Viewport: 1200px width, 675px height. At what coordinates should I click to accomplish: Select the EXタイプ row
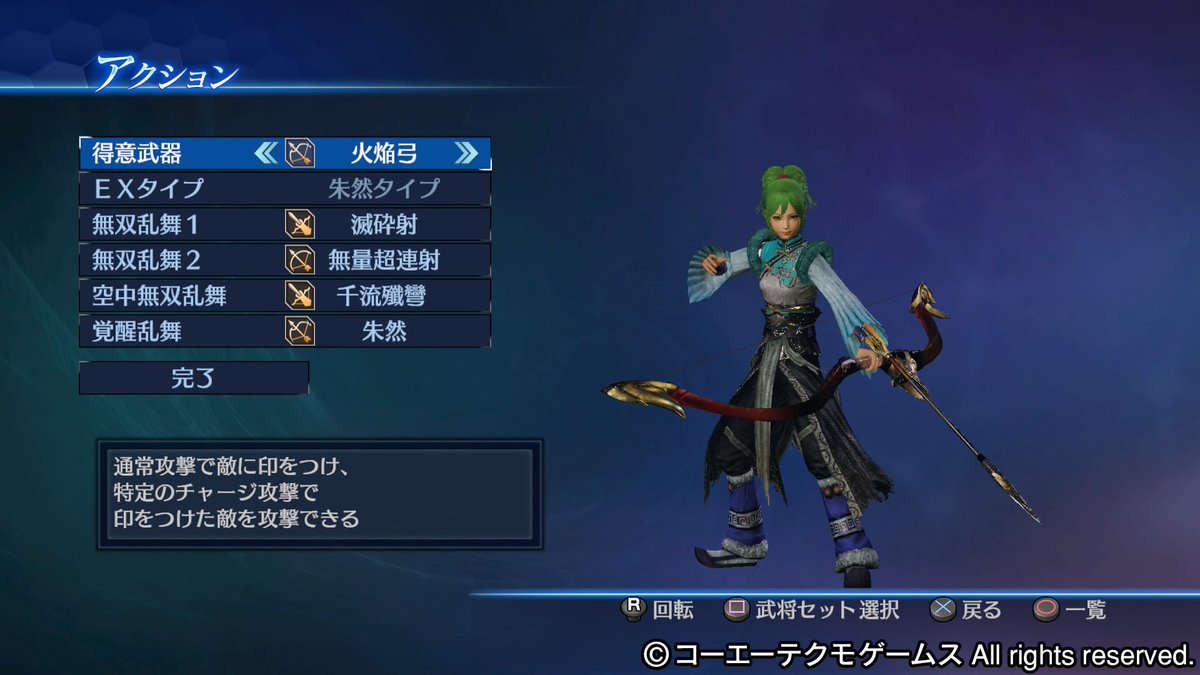point(285,188)
